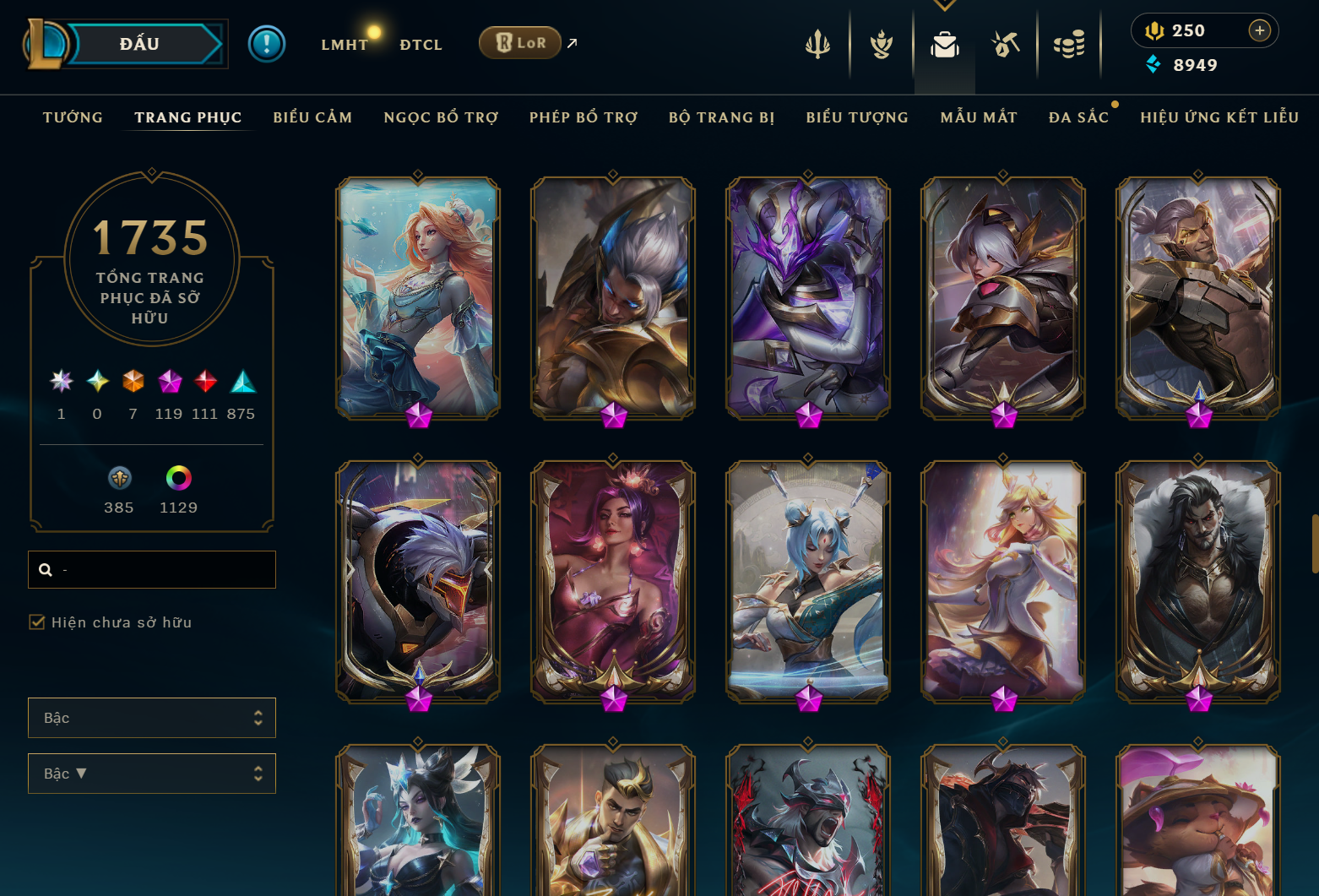Click the honor crest icon
The height and width of the screenshot is (896, 1319).
881,44
